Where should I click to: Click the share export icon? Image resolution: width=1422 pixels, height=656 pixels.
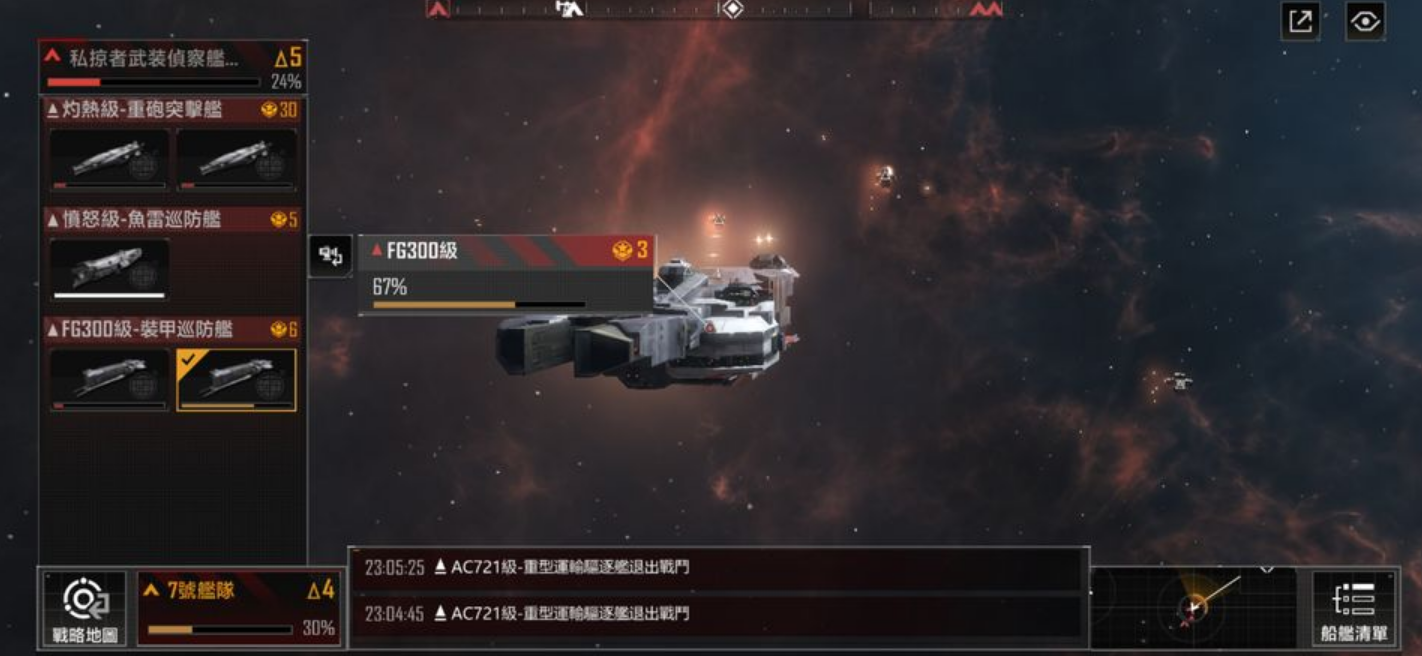1300,21
